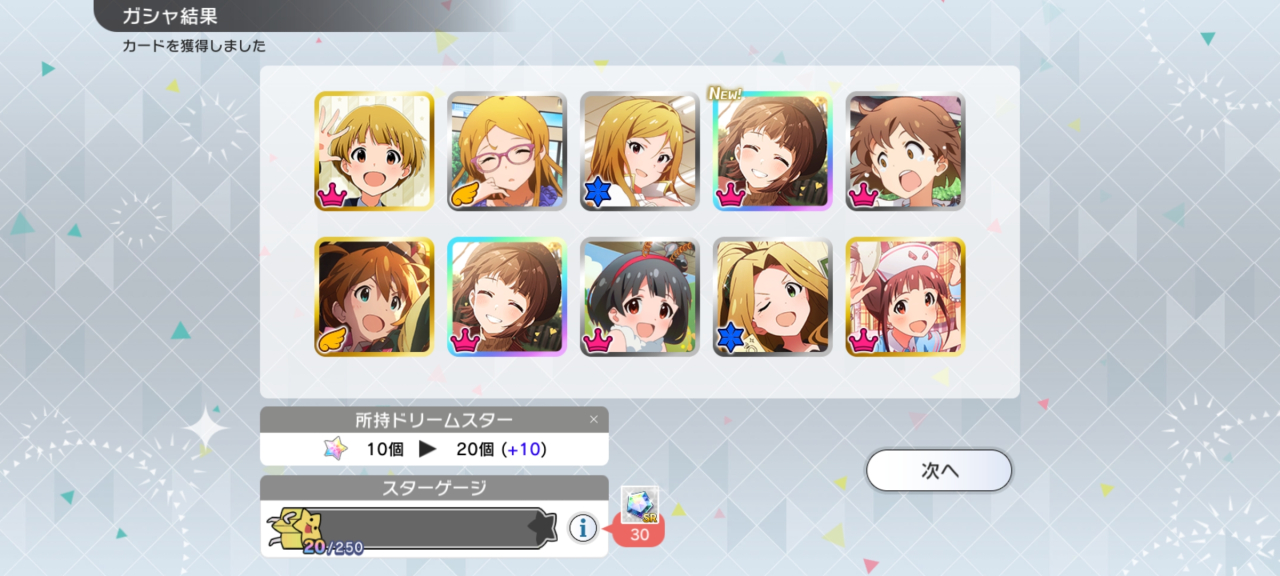Choose the girl with pink glasses card
The height and width of the screenshot is (576, 1280).
[x=507, y=152]
